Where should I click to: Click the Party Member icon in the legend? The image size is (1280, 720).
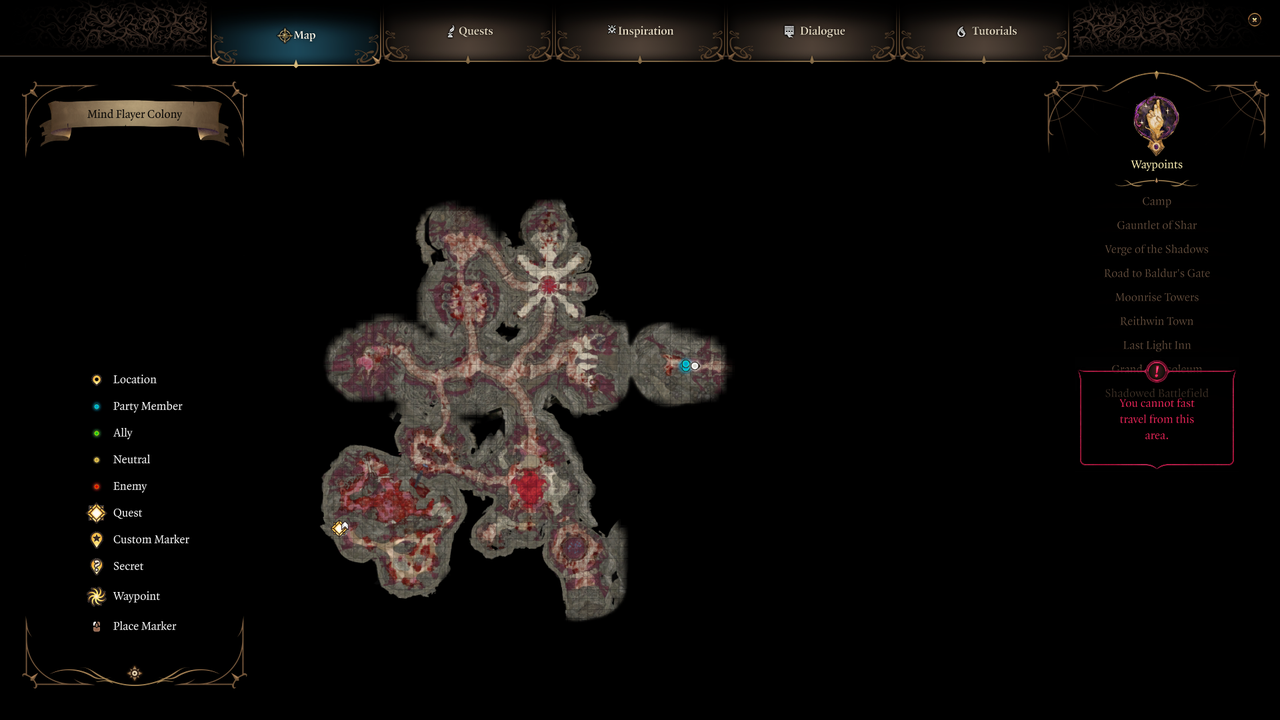[x=96, y=406]
